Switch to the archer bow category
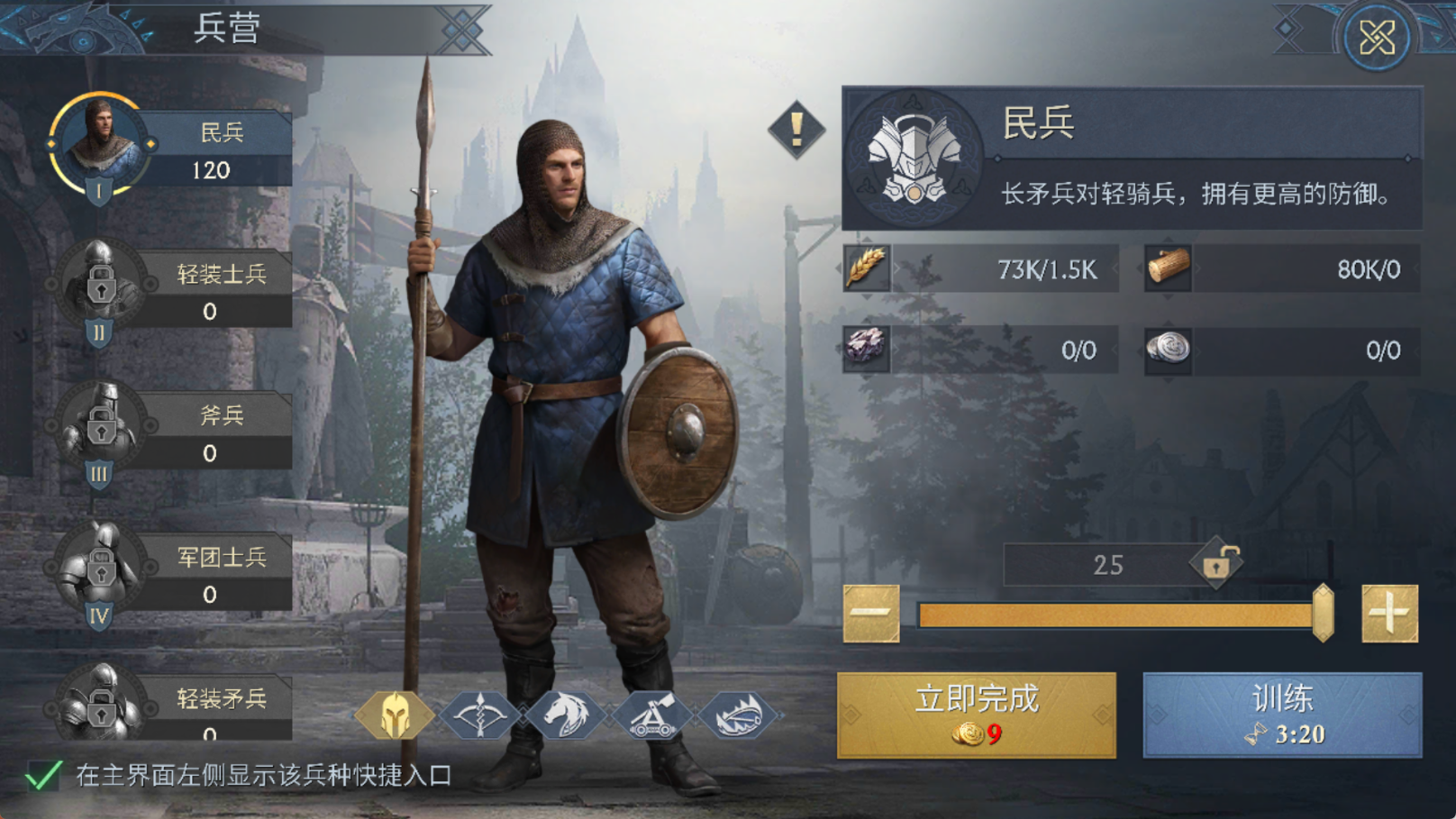The width and height of the screenshot is (1456, 819). (x=479, y=715)
